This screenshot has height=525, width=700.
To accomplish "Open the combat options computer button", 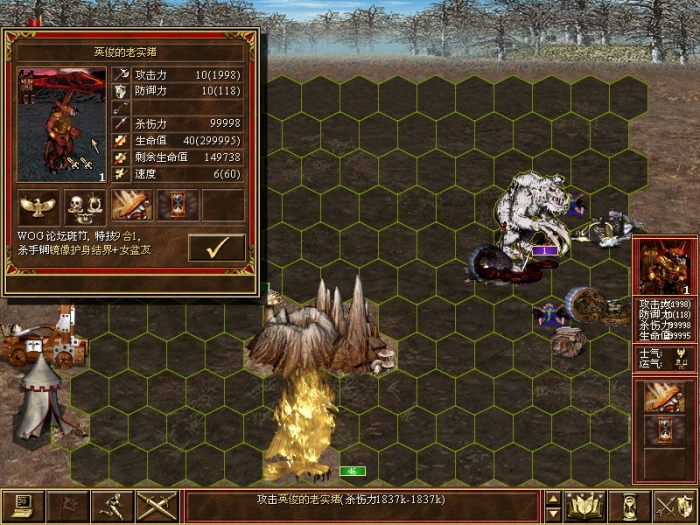I will tap(22, 506).
